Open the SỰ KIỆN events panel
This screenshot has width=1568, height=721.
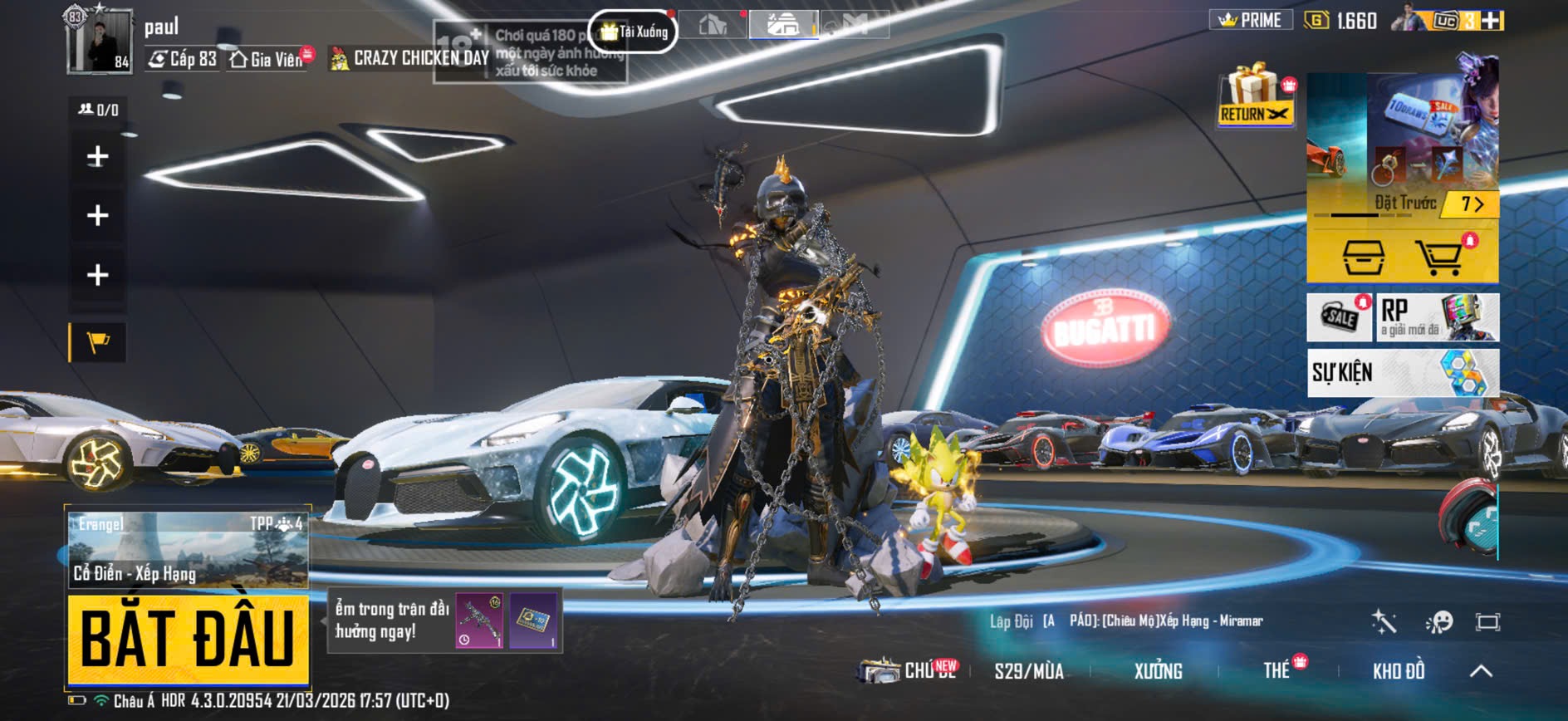point(1403,372)
